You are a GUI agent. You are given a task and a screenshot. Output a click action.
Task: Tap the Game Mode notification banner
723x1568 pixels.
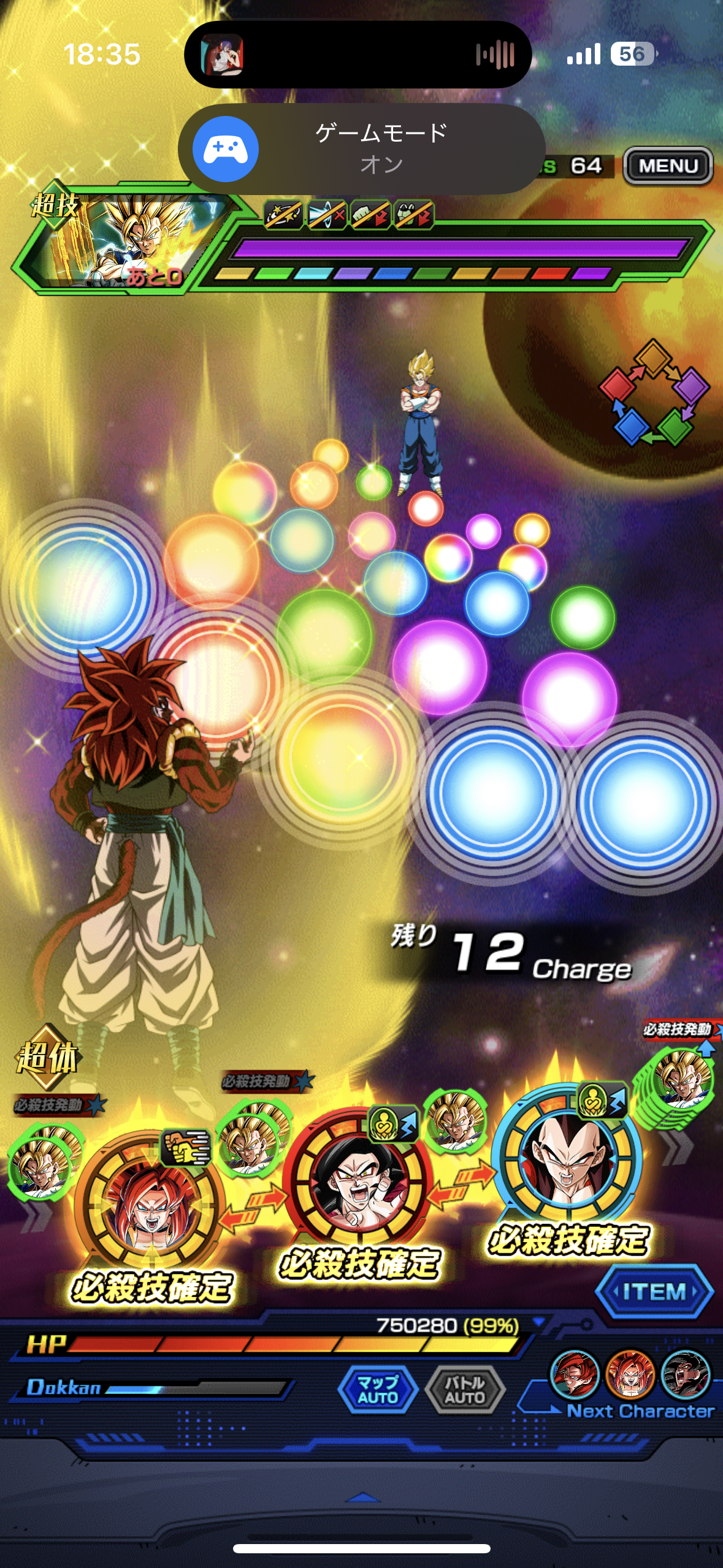tap(362, 149)
